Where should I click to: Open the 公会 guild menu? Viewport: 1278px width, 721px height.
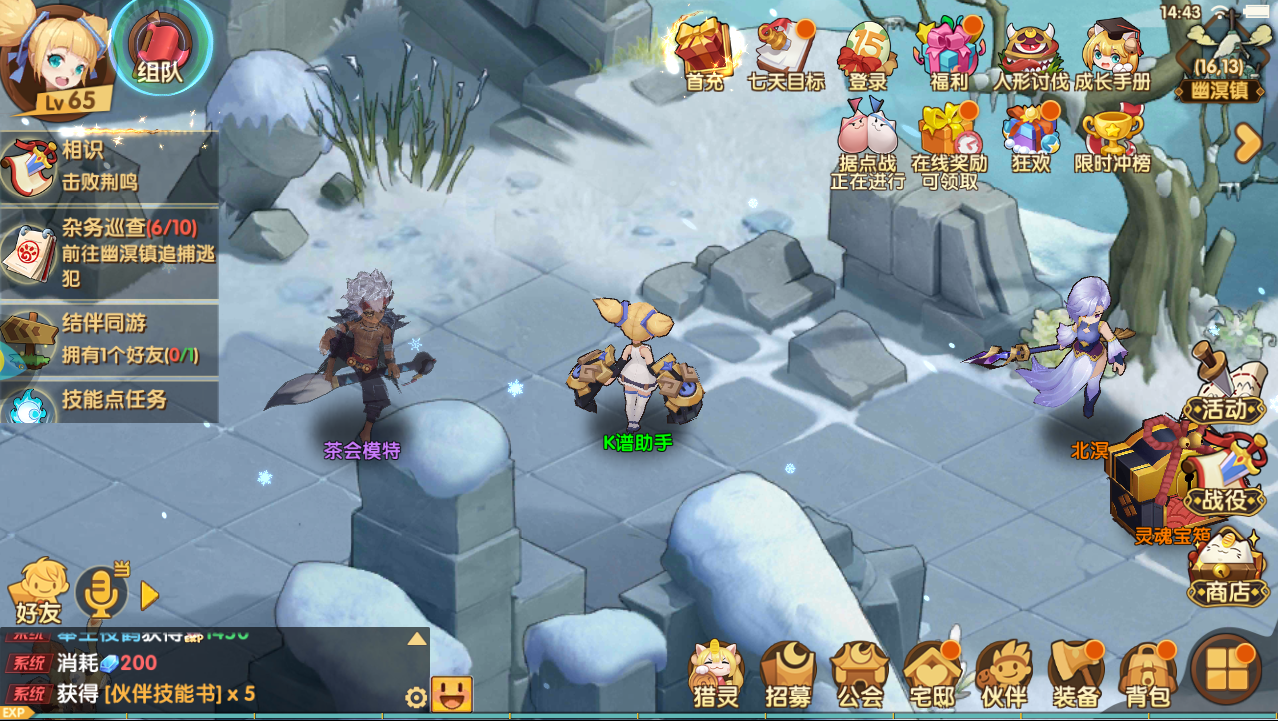(x=859, y=675)
